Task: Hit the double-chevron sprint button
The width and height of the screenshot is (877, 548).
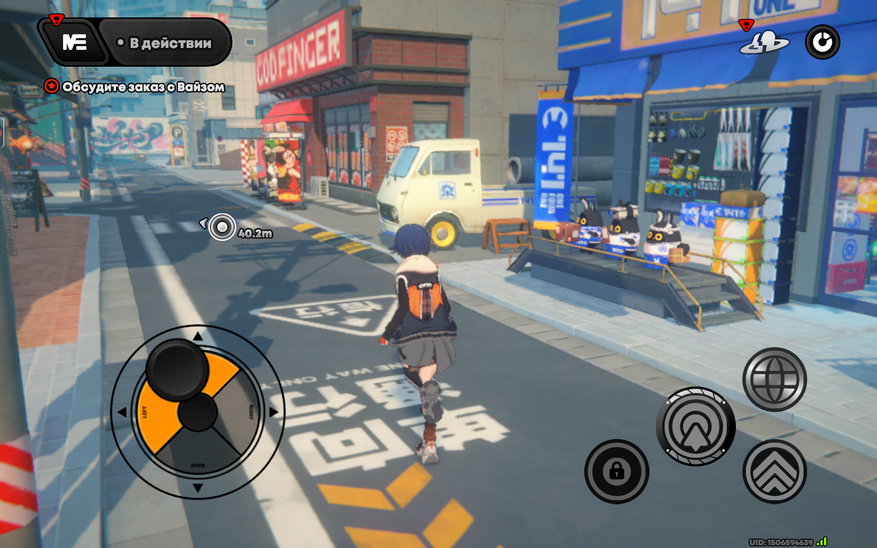Action: point(774,471)
